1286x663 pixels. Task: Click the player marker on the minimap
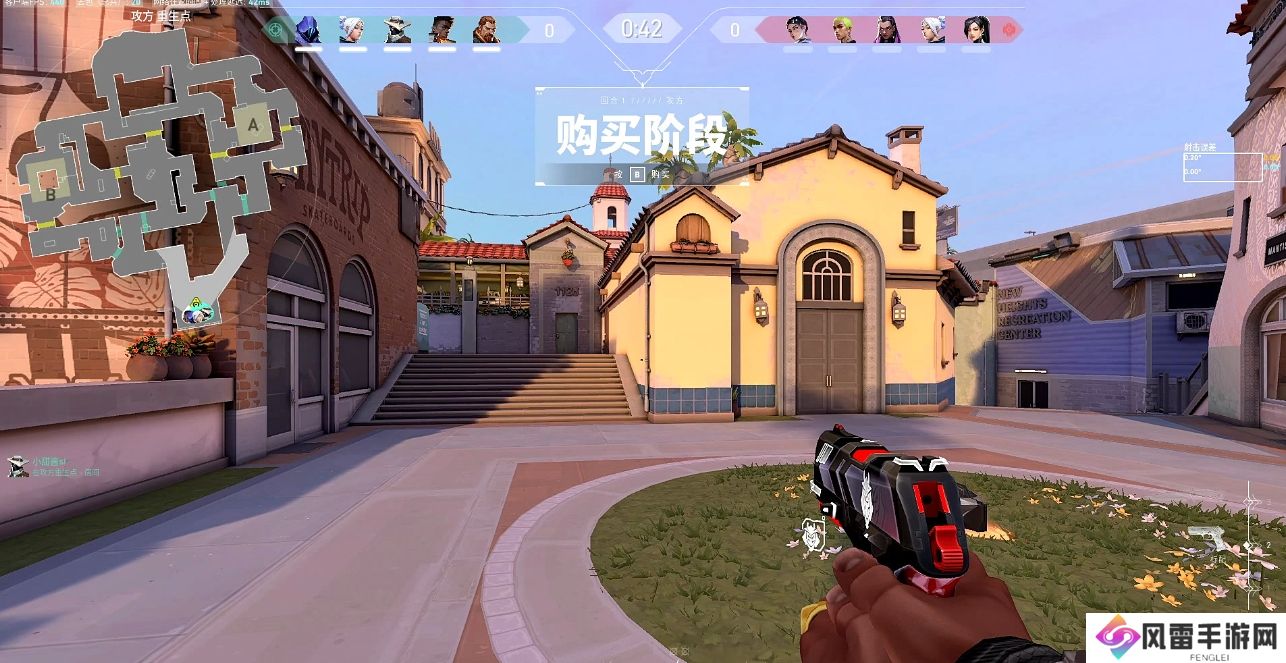click(x=198, y=312)
